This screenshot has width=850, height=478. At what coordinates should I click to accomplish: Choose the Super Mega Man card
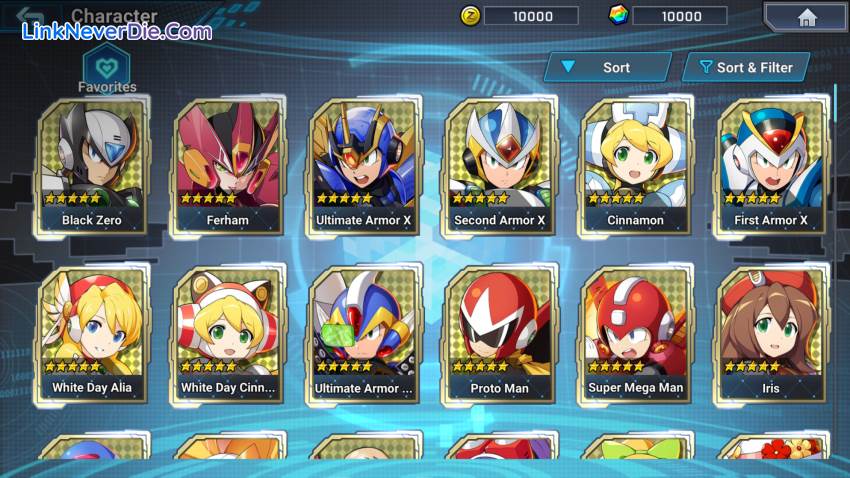635,334
